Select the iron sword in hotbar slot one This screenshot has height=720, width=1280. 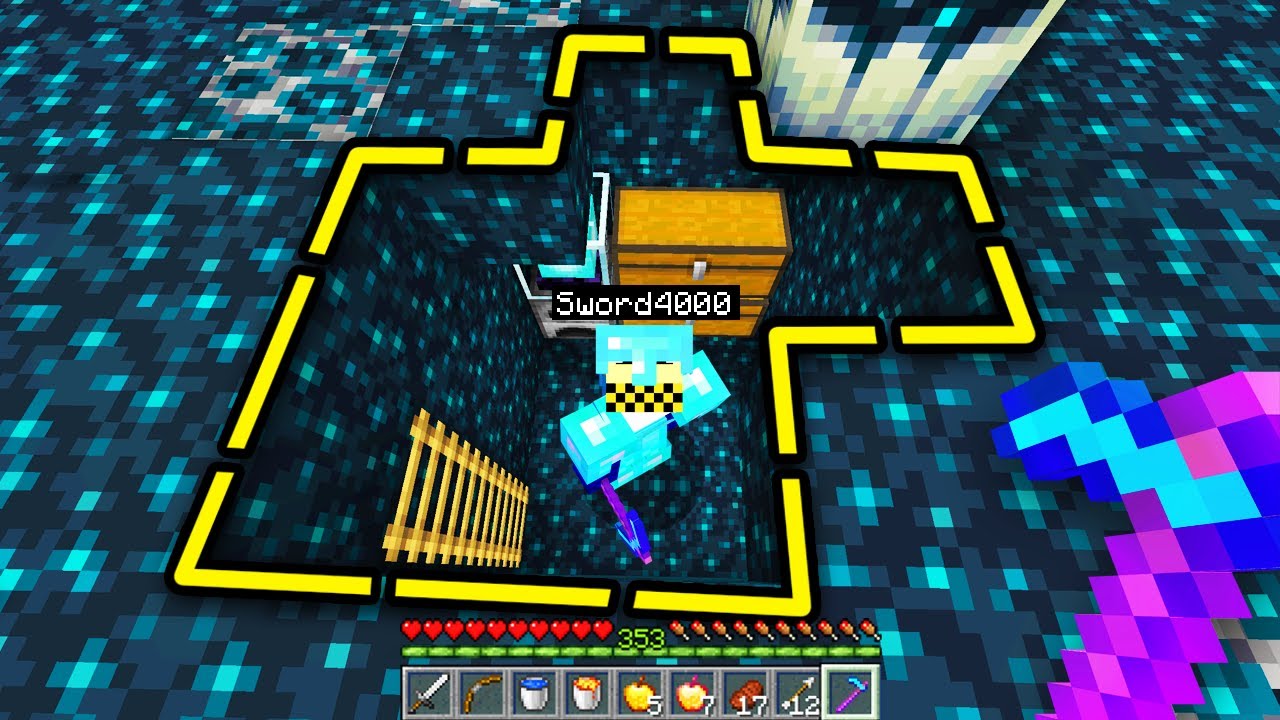click(428, 692)
